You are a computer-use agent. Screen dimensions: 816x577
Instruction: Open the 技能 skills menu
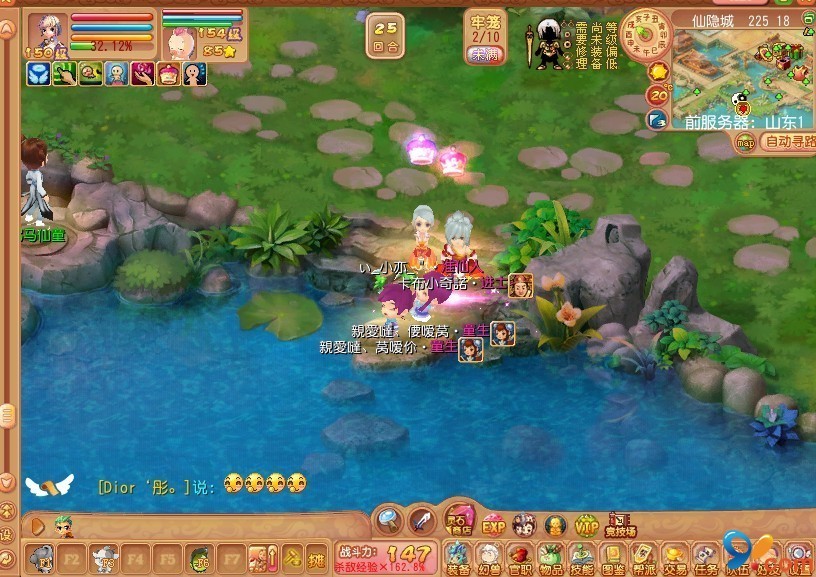(x=582, y=557)
